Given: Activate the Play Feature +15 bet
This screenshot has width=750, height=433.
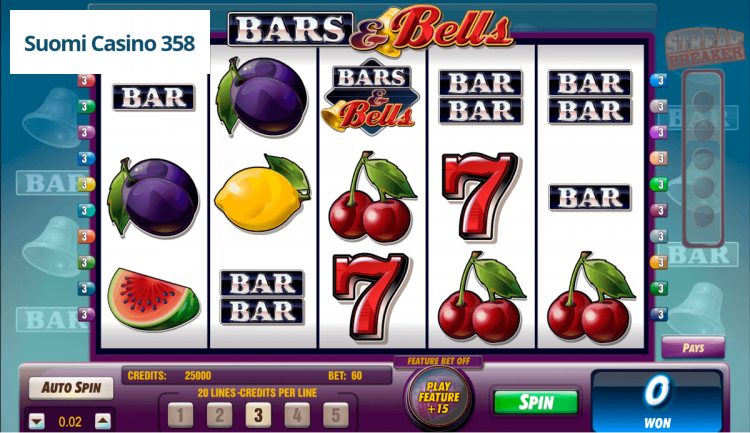Looking at the screenshot, I should click(438, 397).
